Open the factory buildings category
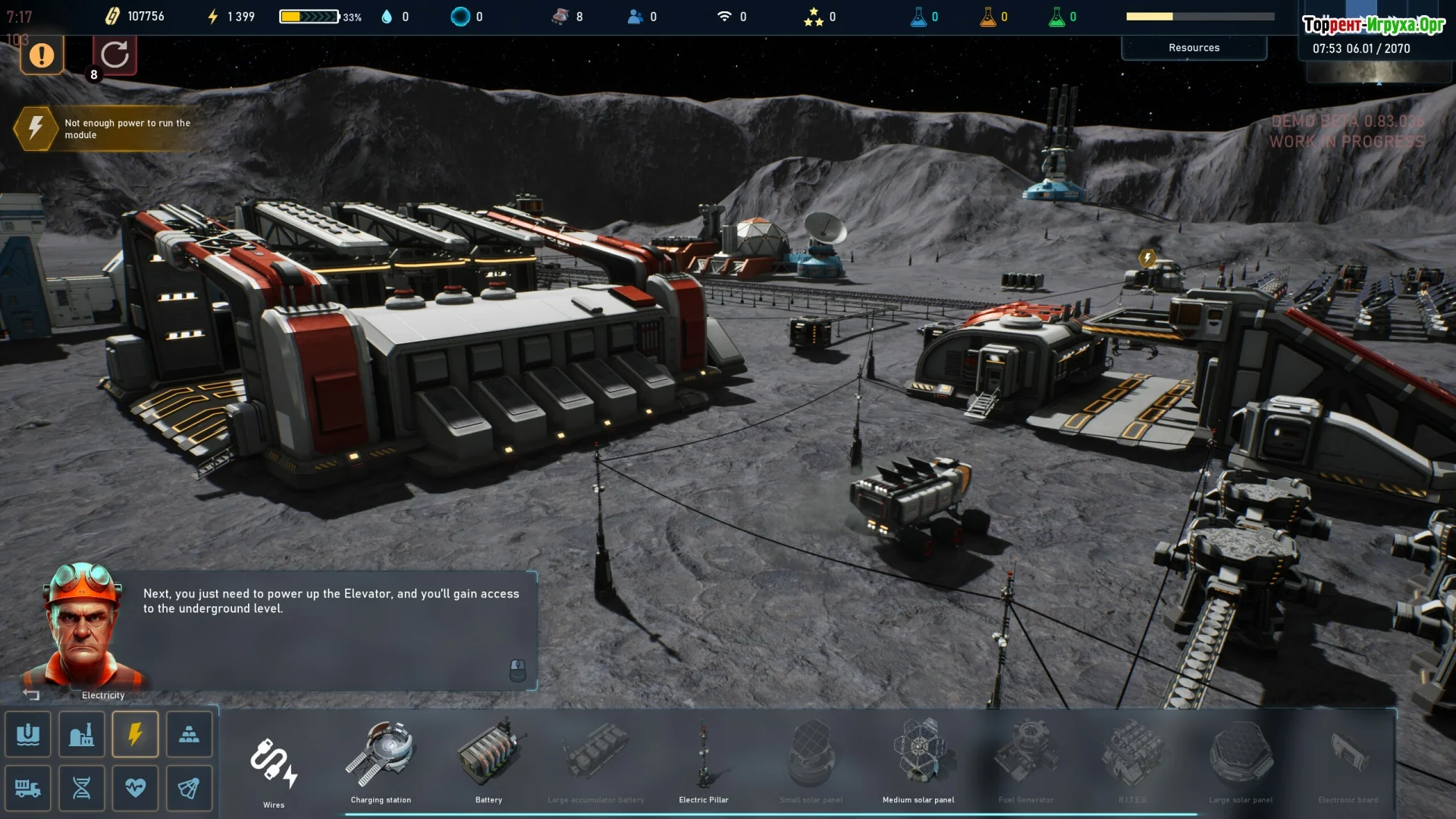The height and width of the screenshot is (819, 1456). pos(82,734)
